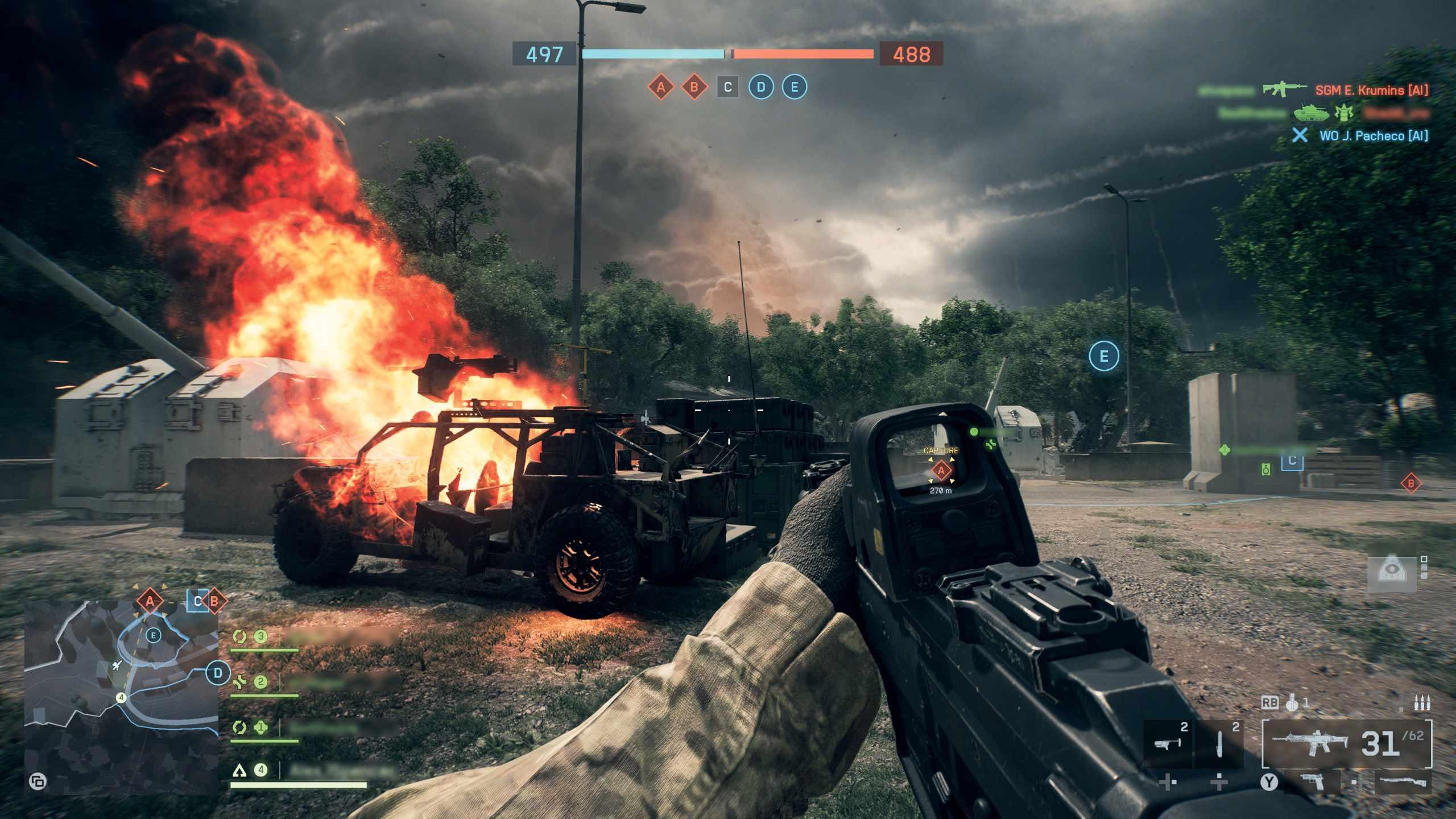The height and width of the screenshot is (819, 1456).
Task: Select objective A in the top flag bar
Action: pyautogui.click(x=661, y=87)
